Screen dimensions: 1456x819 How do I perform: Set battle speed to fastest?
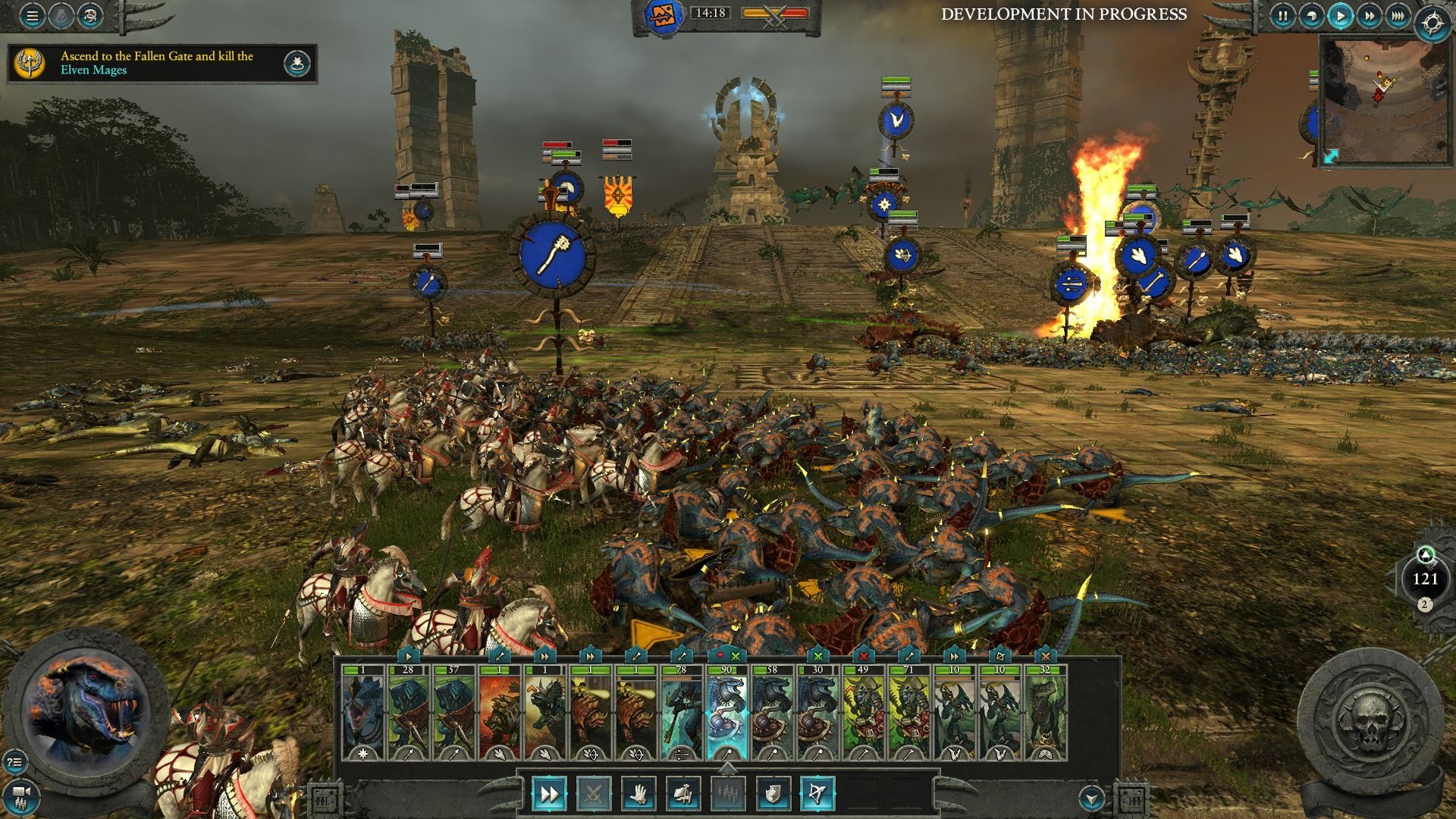click(1397, 15)
